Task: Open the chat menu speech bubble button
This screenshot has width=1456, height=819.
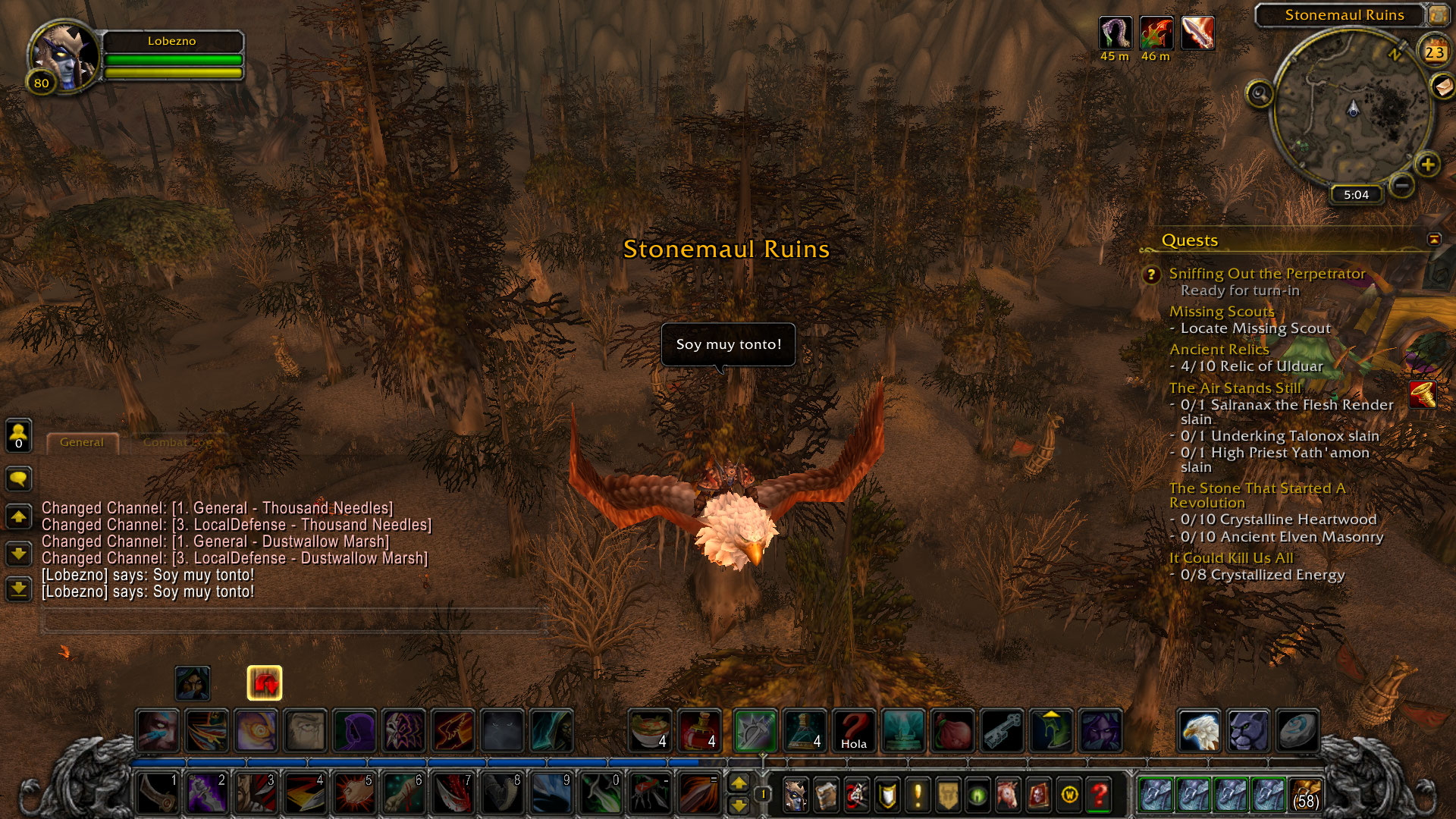Action: tap(19, 479)
